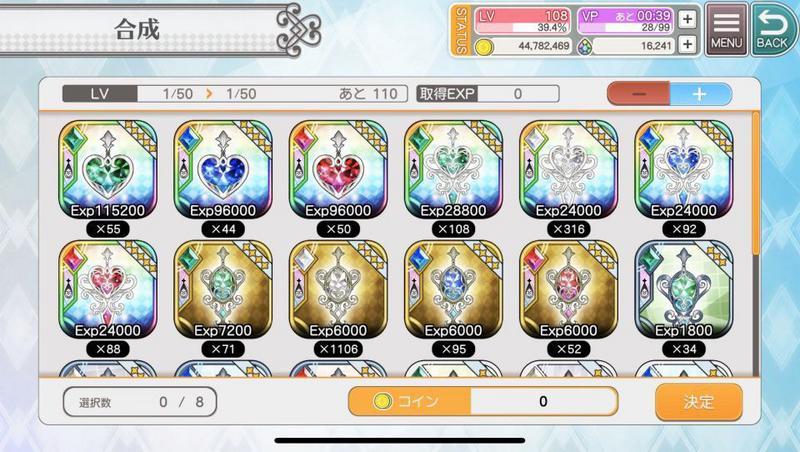Image resolution: width=800 pixels, height=452 pixels.
Task: Confirm synthesis with the orange 決定 button
Action: (x=699, y=402)
